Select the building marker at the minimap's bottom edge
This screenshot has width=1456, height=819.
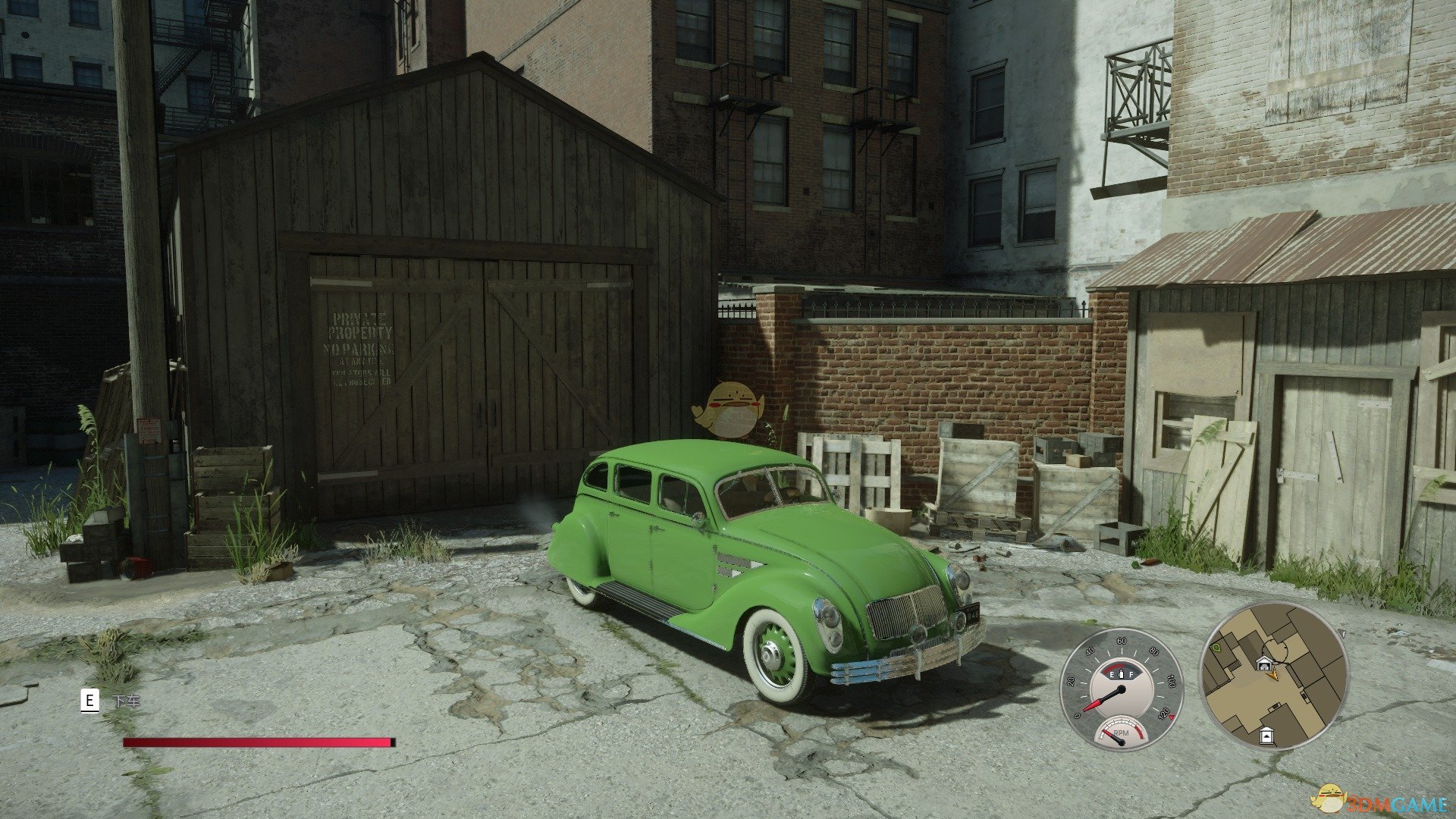(1266, 735)
